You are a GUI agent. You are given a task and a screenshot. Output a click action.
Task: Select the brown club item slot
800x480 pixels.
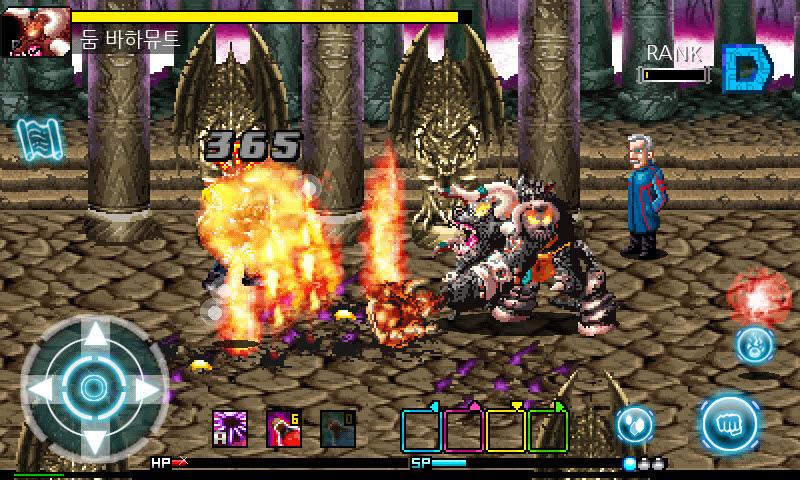click(337, 430)
